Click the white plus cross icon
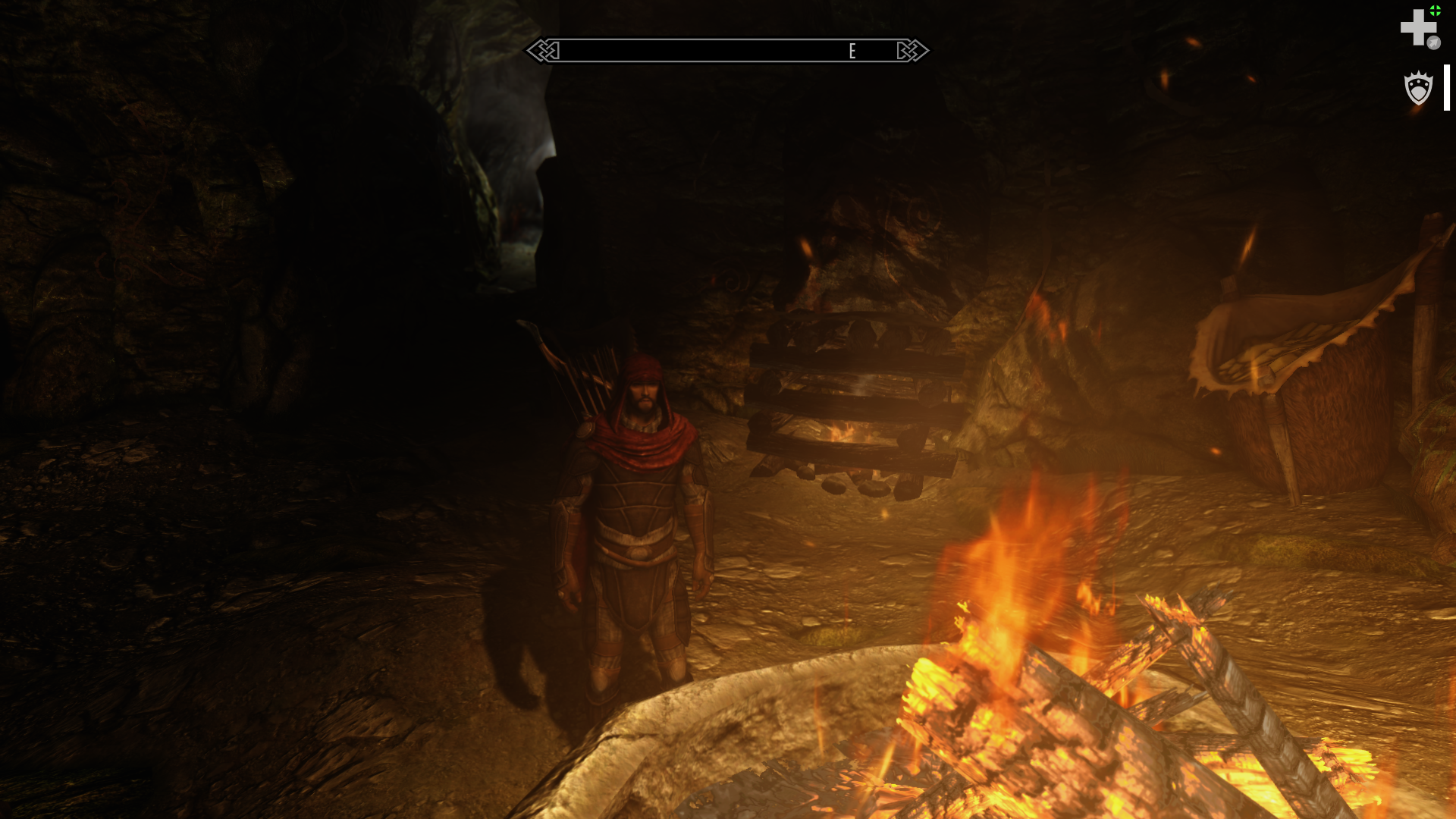 (1417, 27)
